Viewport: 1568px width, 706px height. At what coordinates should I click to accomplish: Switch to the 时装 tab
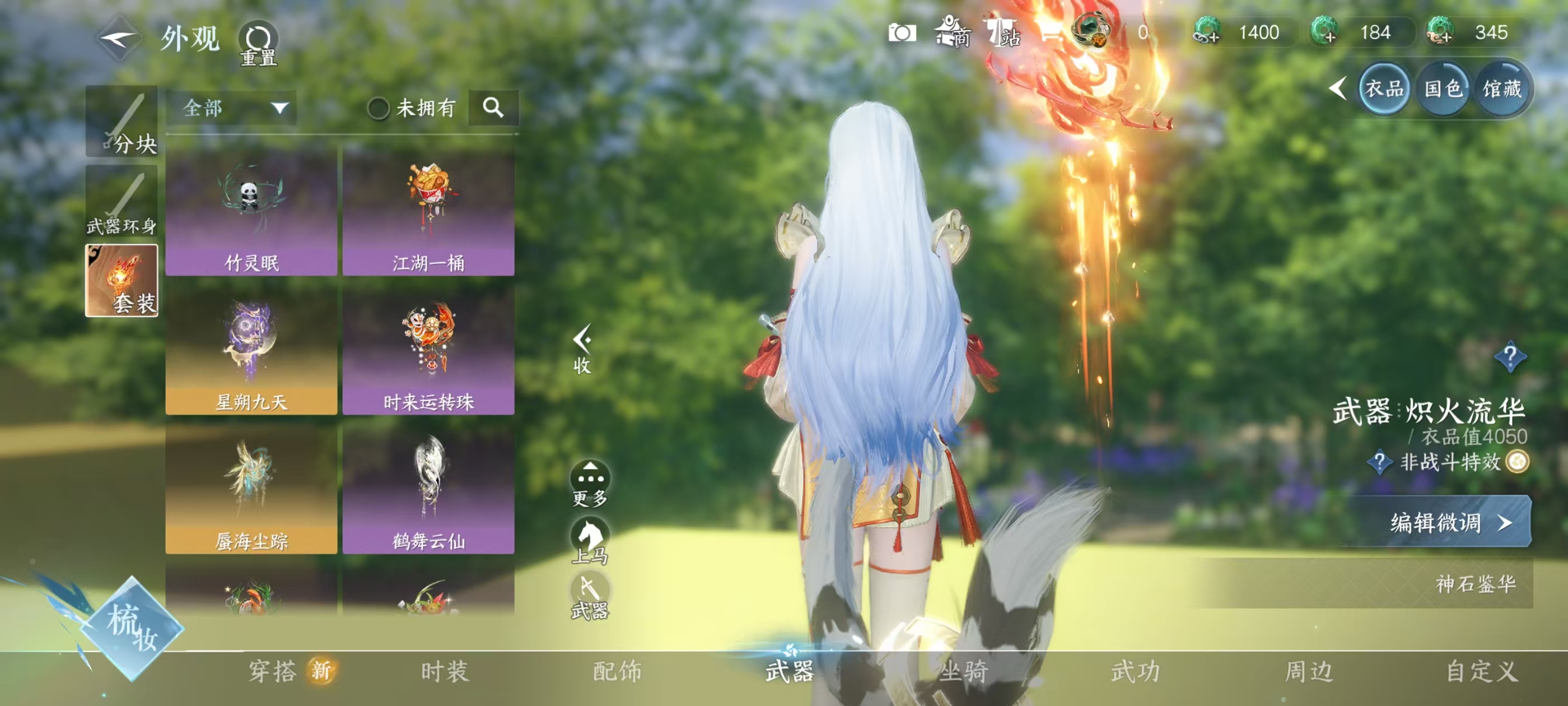coord(445,671)
